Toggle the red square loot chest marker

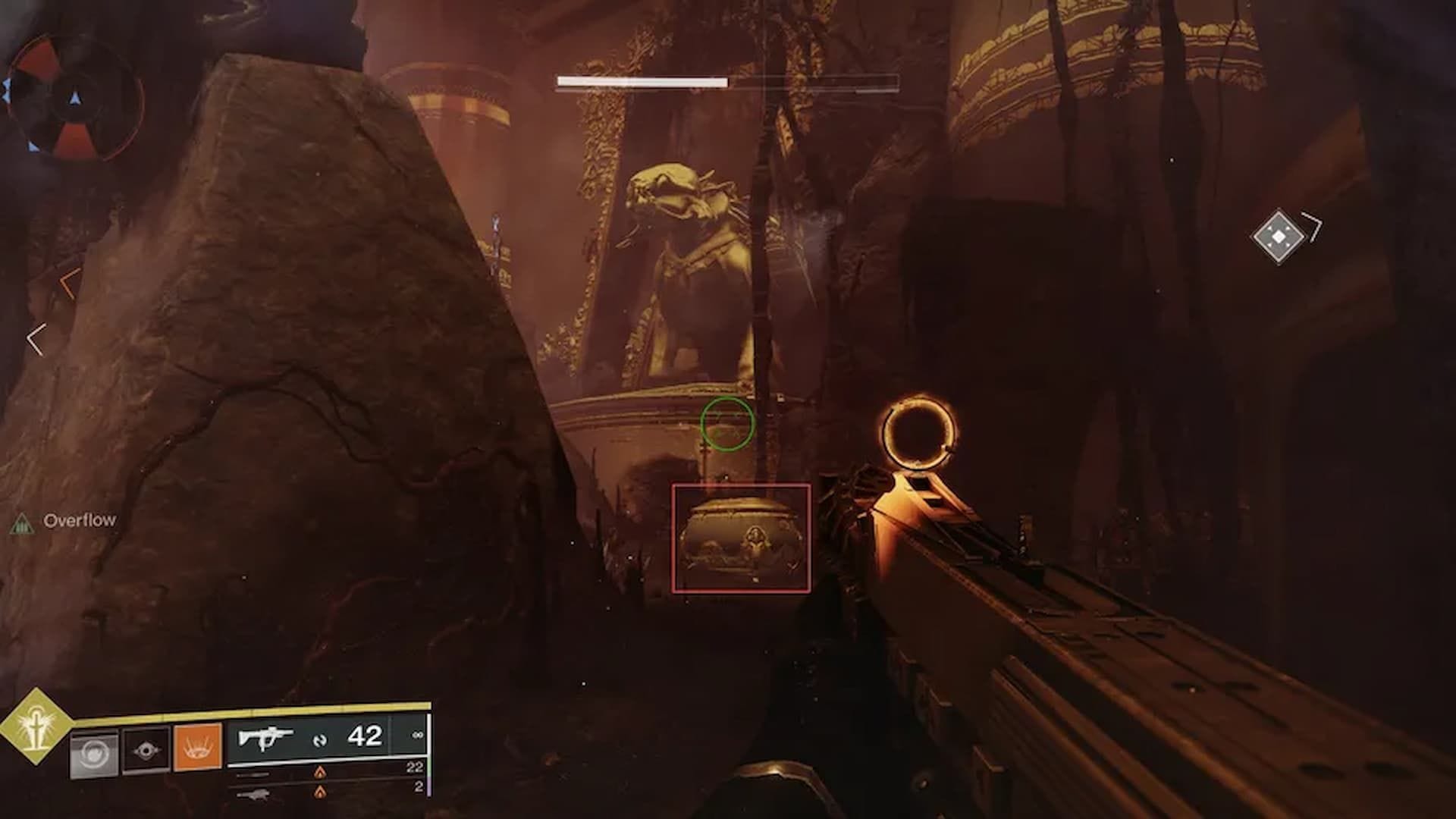(x=742, y=535)
